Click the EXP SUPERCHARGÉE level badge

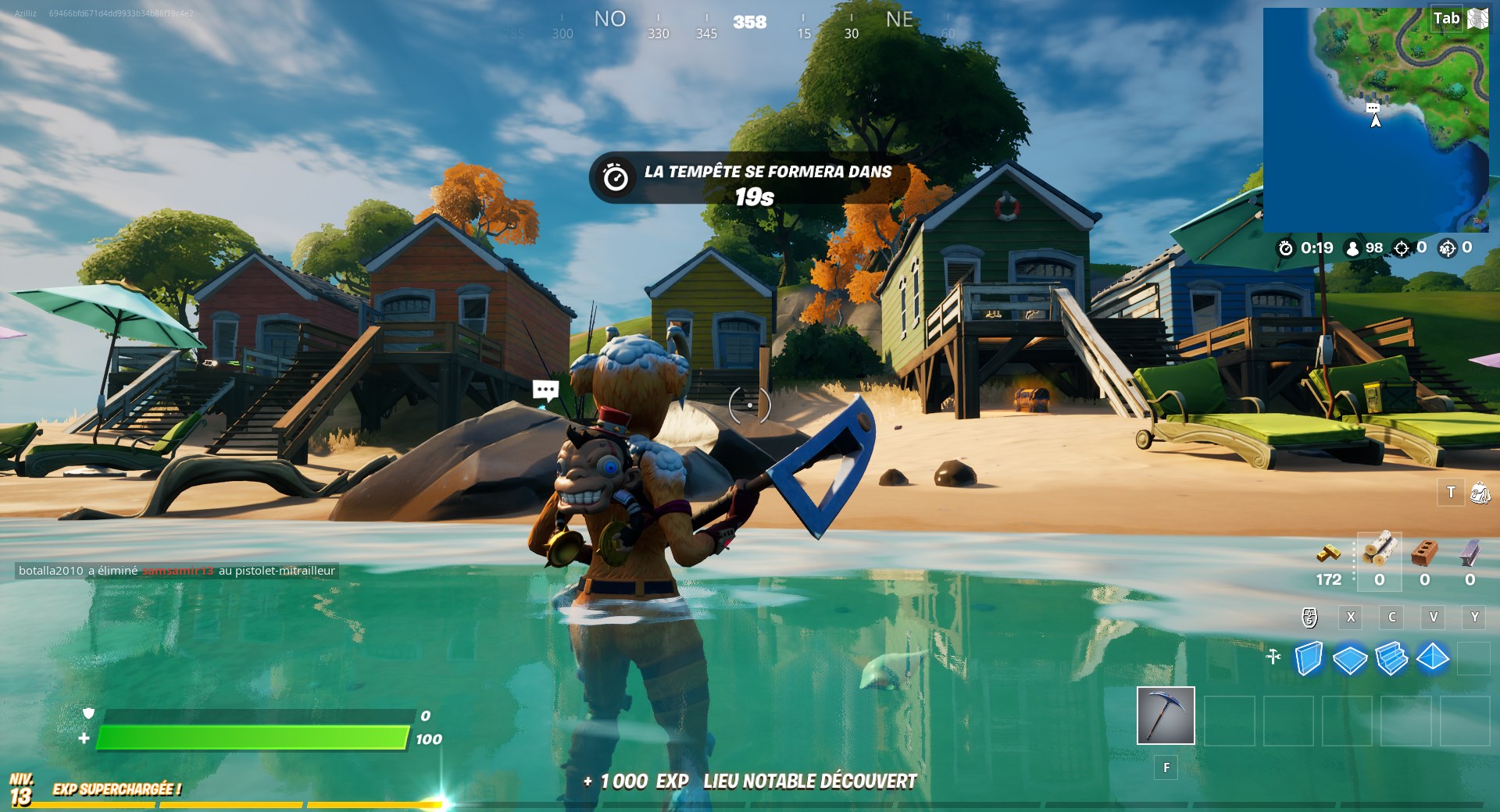(22, 787)
